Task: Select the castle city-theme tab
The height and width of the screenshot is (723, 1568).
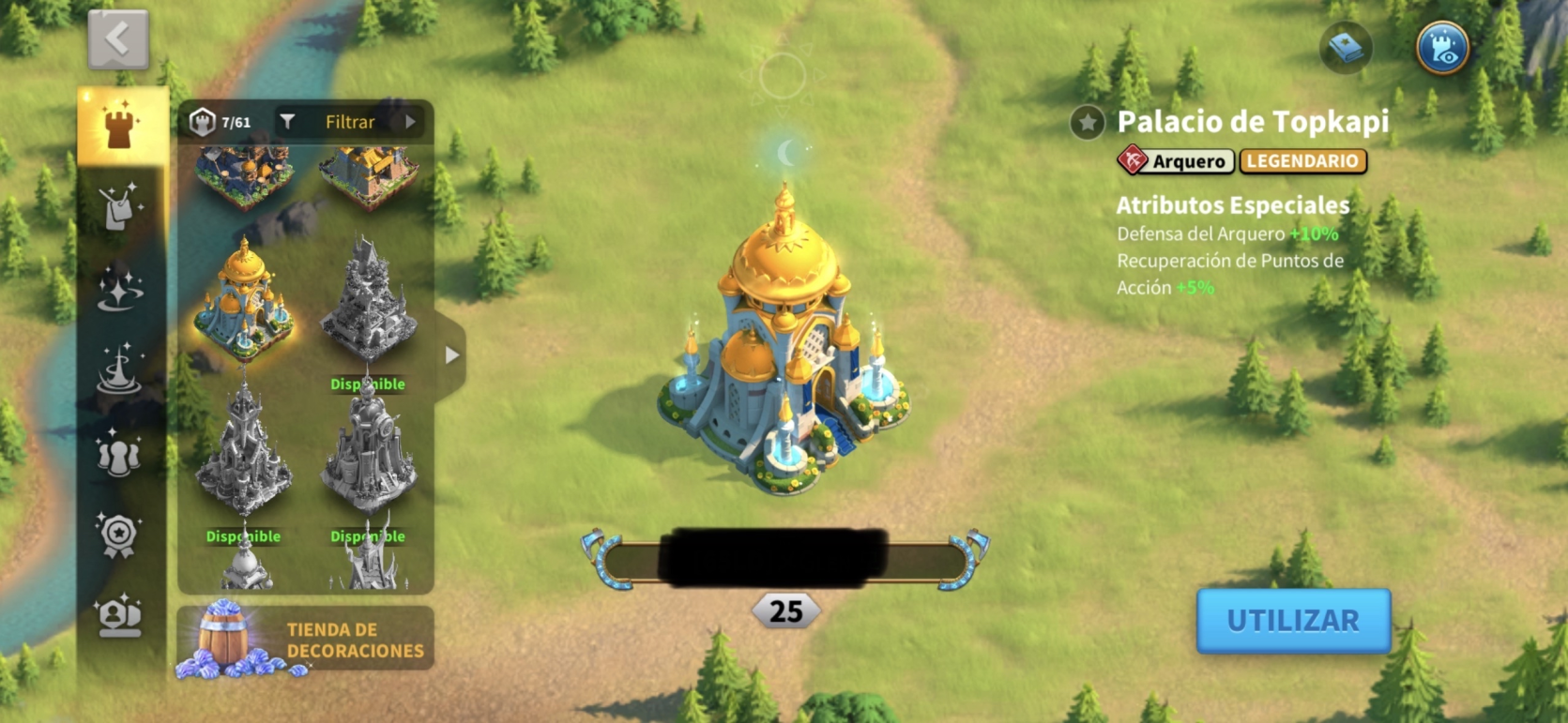Action: click(120, 125)
